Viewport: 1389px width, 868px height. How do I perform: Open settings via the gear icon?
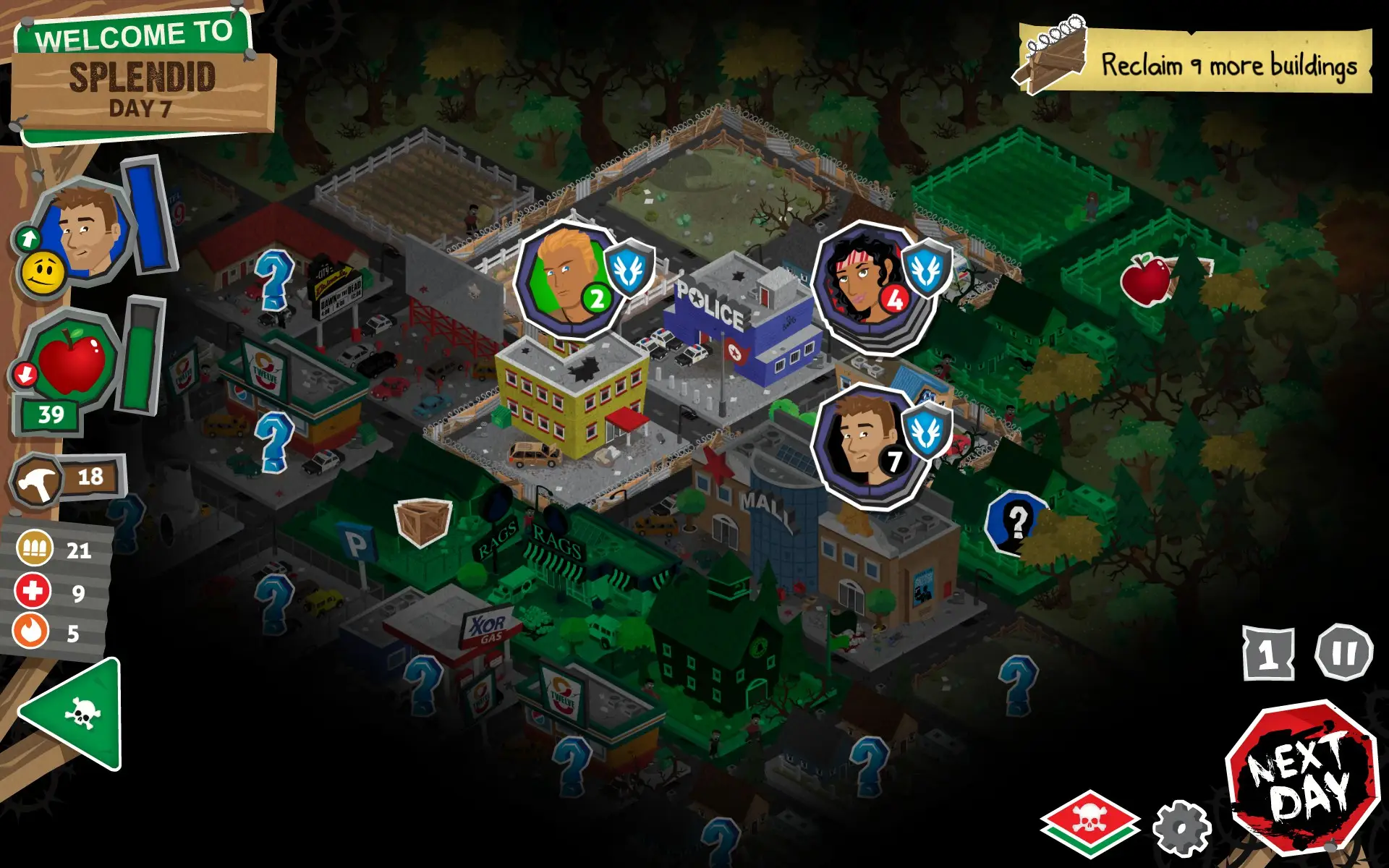point(1181,828)
